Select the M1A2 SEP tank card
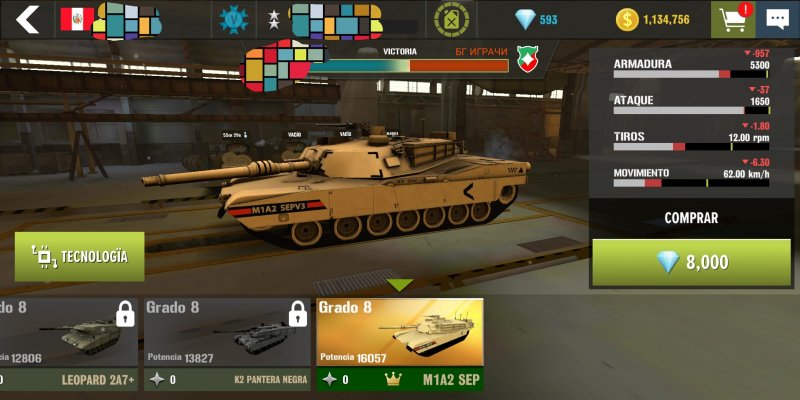Image resolution: width=800 pixels, height=400 pixels. coord(400,343)
